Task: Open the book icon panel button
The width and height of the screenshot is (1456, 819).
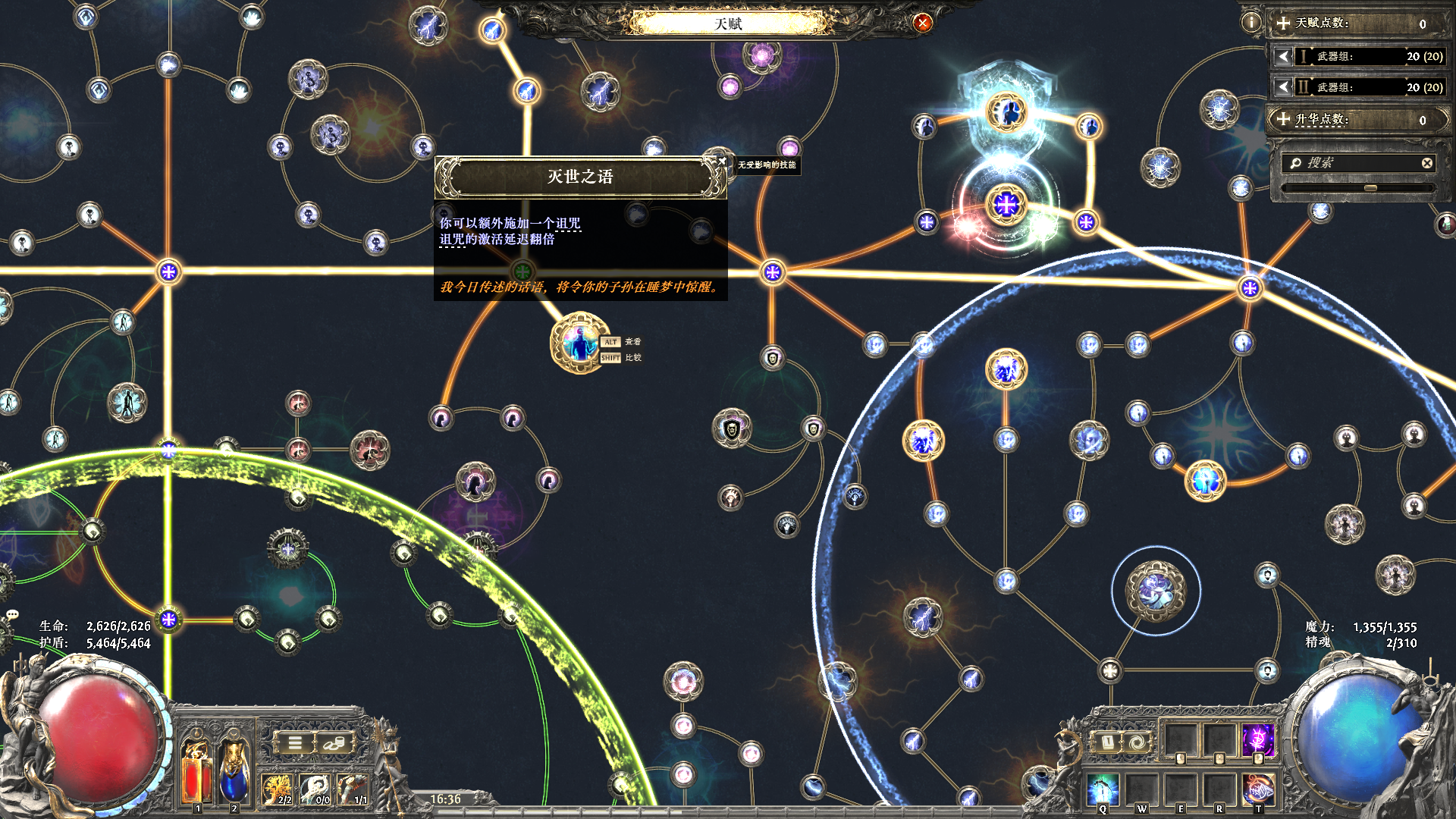Action: click(1107, 742)
